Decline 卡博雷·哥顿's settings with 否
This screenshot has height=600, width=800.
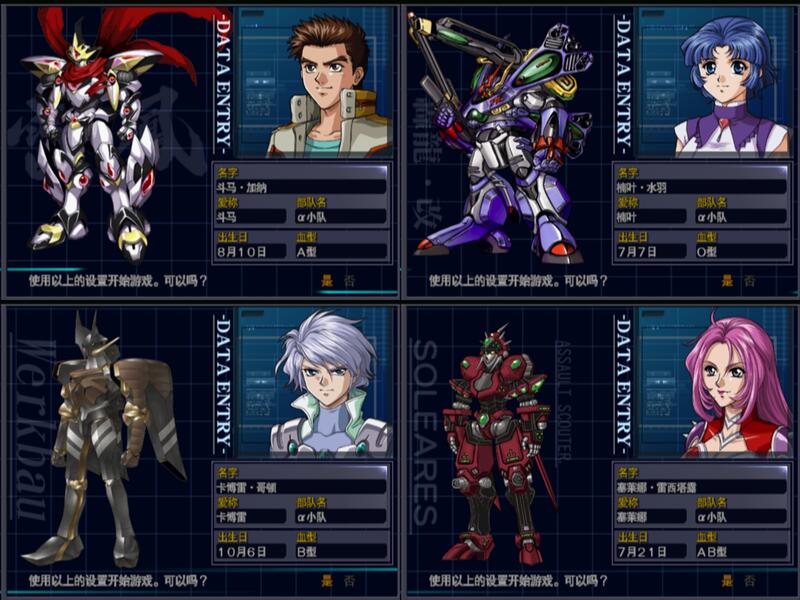click(x=349, y=580)
